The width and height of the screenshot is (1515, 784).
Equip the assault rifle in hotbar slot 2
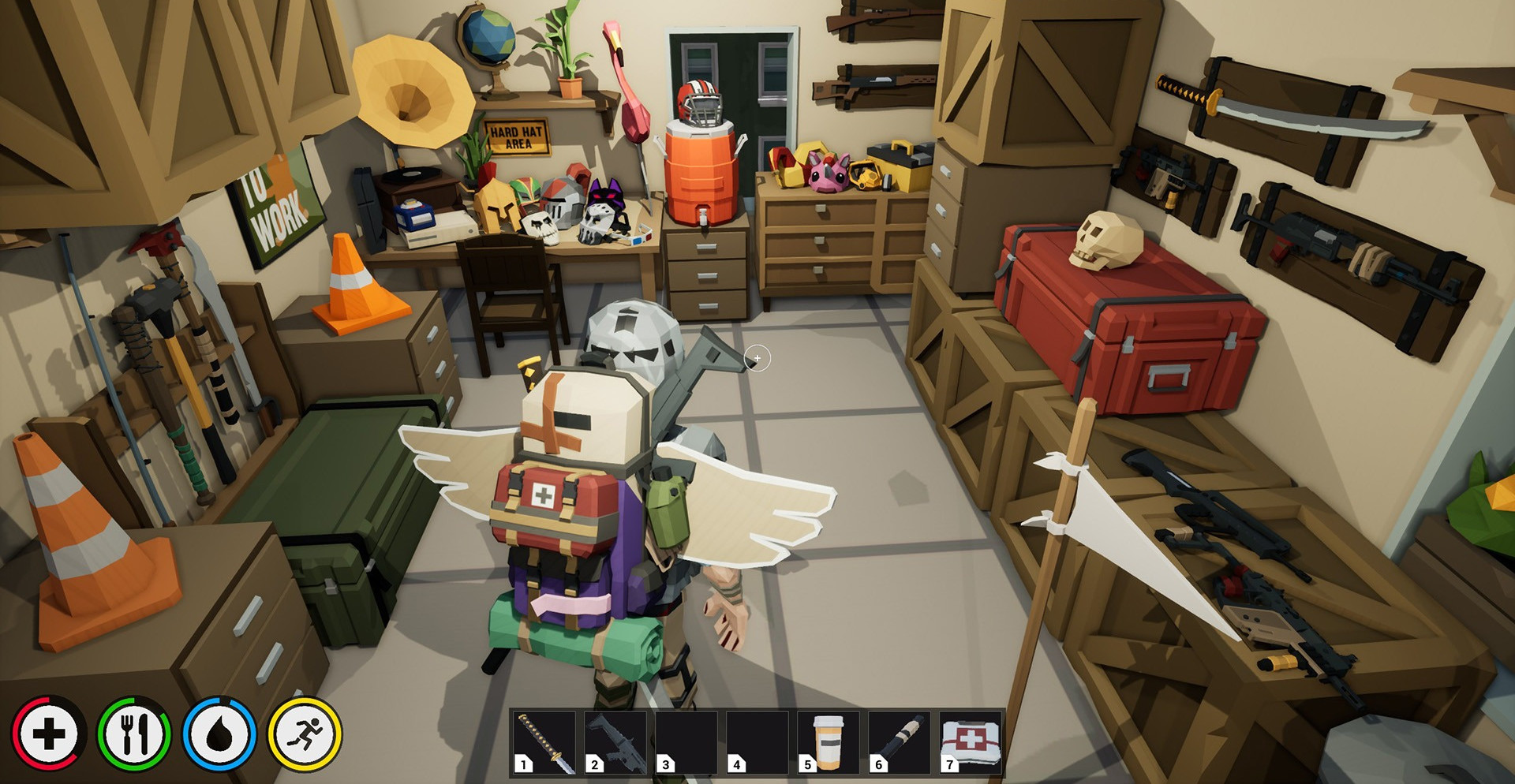(x=615, y=742)
